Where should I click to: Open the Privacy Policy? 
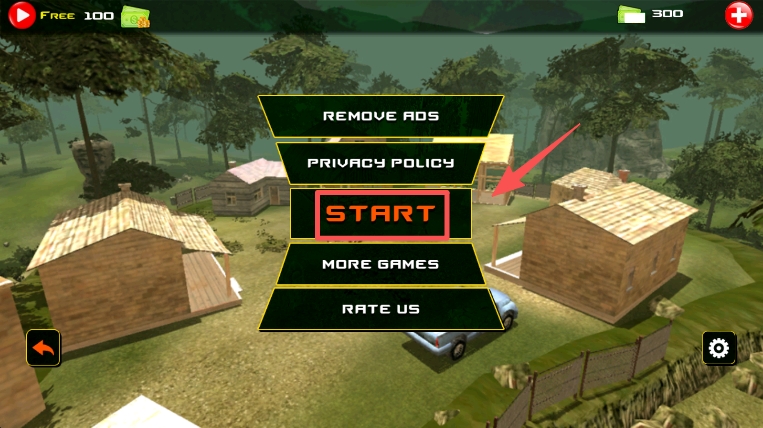(381, 163)
